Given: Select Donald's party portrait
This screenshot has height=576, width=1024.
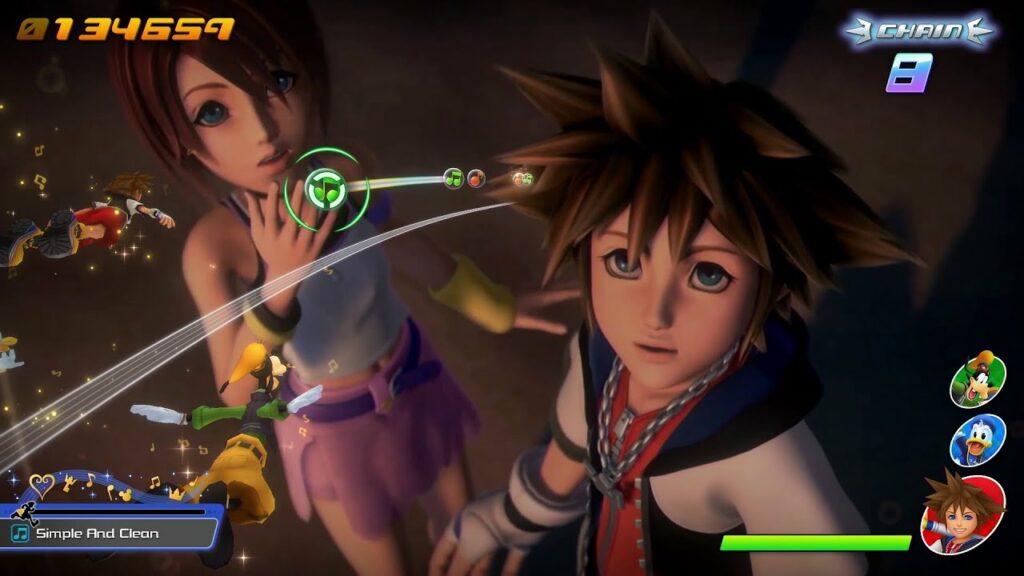Looking at the screenshot, I should click(977, 440).
